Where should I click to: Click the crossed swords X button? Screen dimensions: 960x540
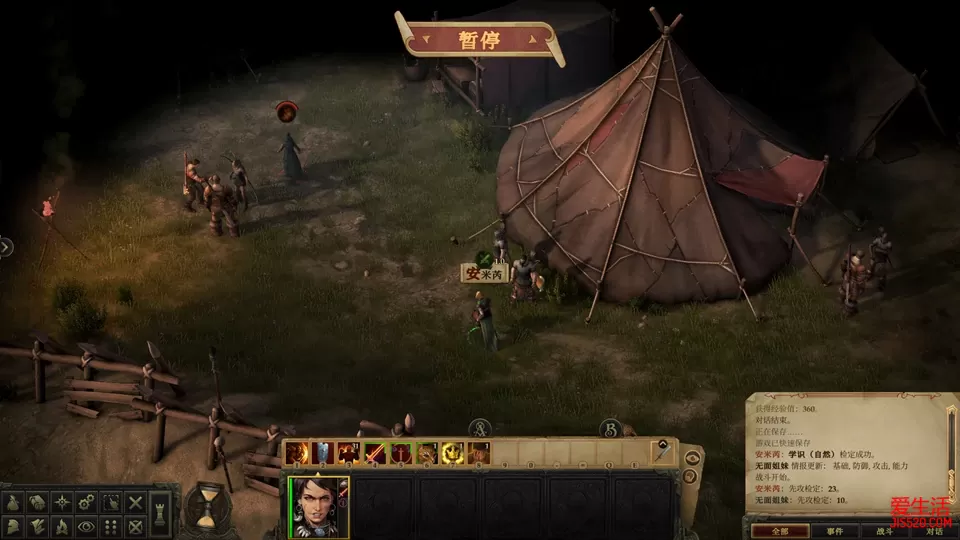click(136, 502)
